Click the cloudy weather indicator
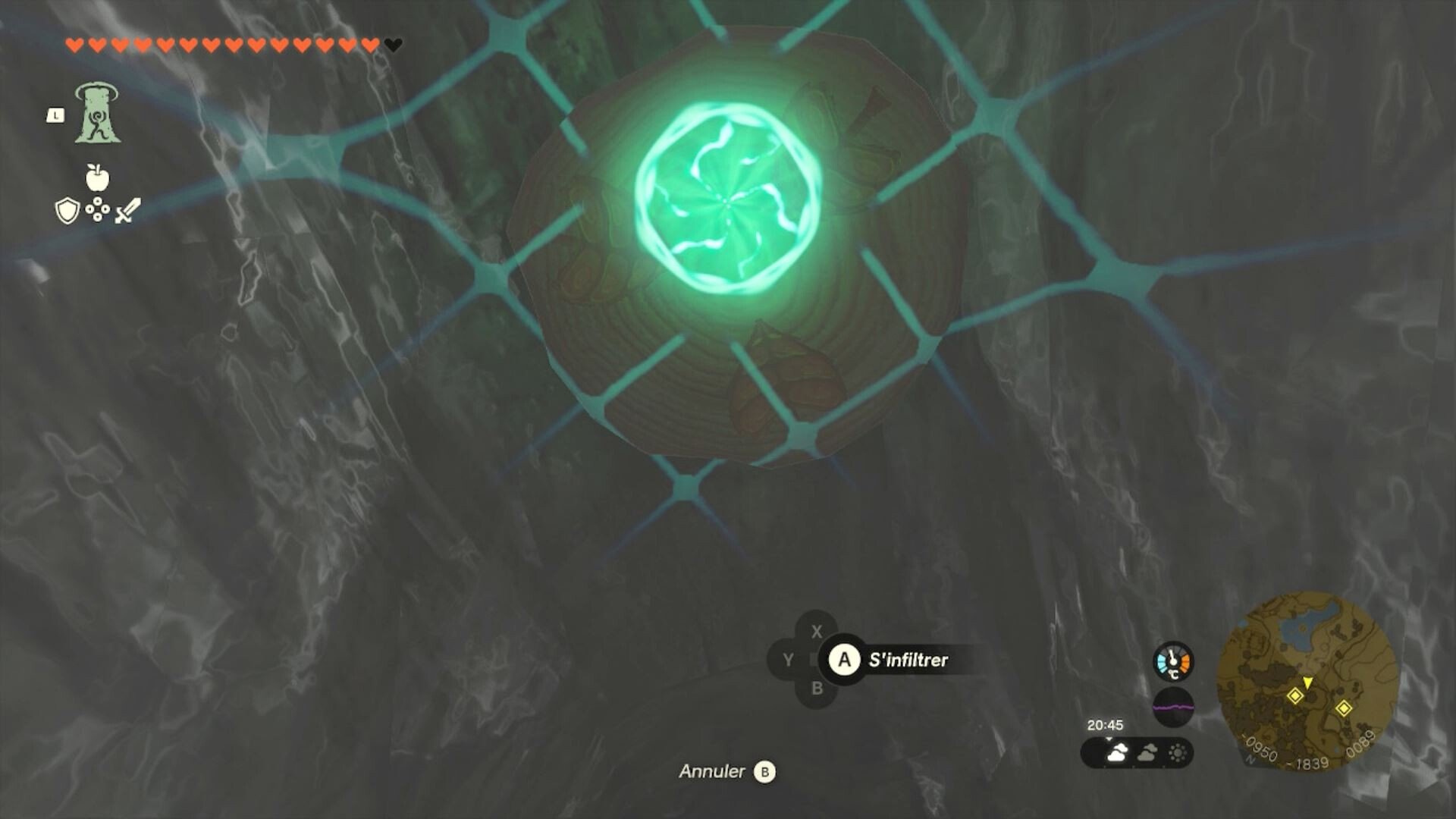 point(1117,753)
